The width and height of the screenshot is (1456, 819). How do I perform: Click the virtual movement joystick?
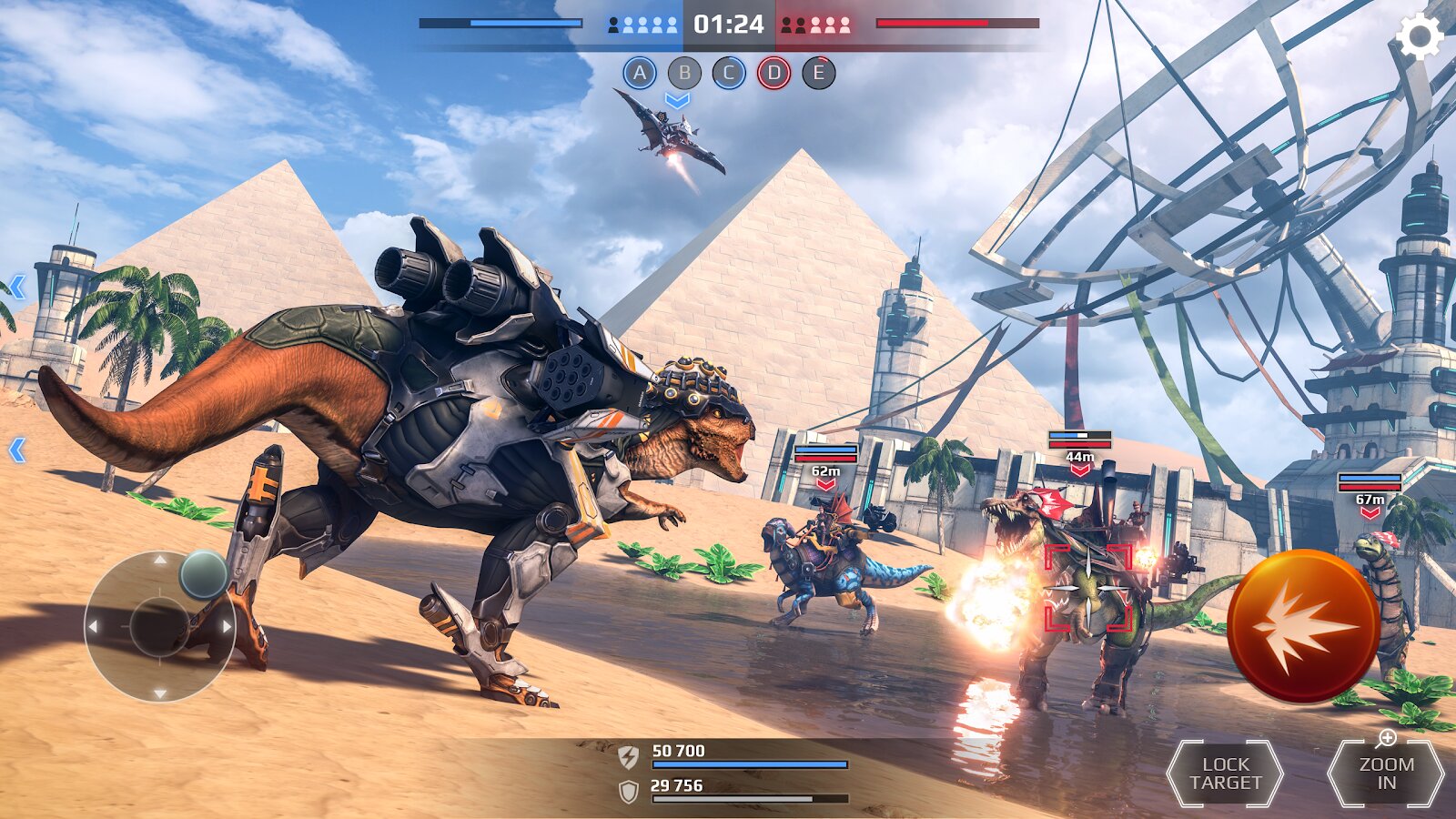(160, 626)
